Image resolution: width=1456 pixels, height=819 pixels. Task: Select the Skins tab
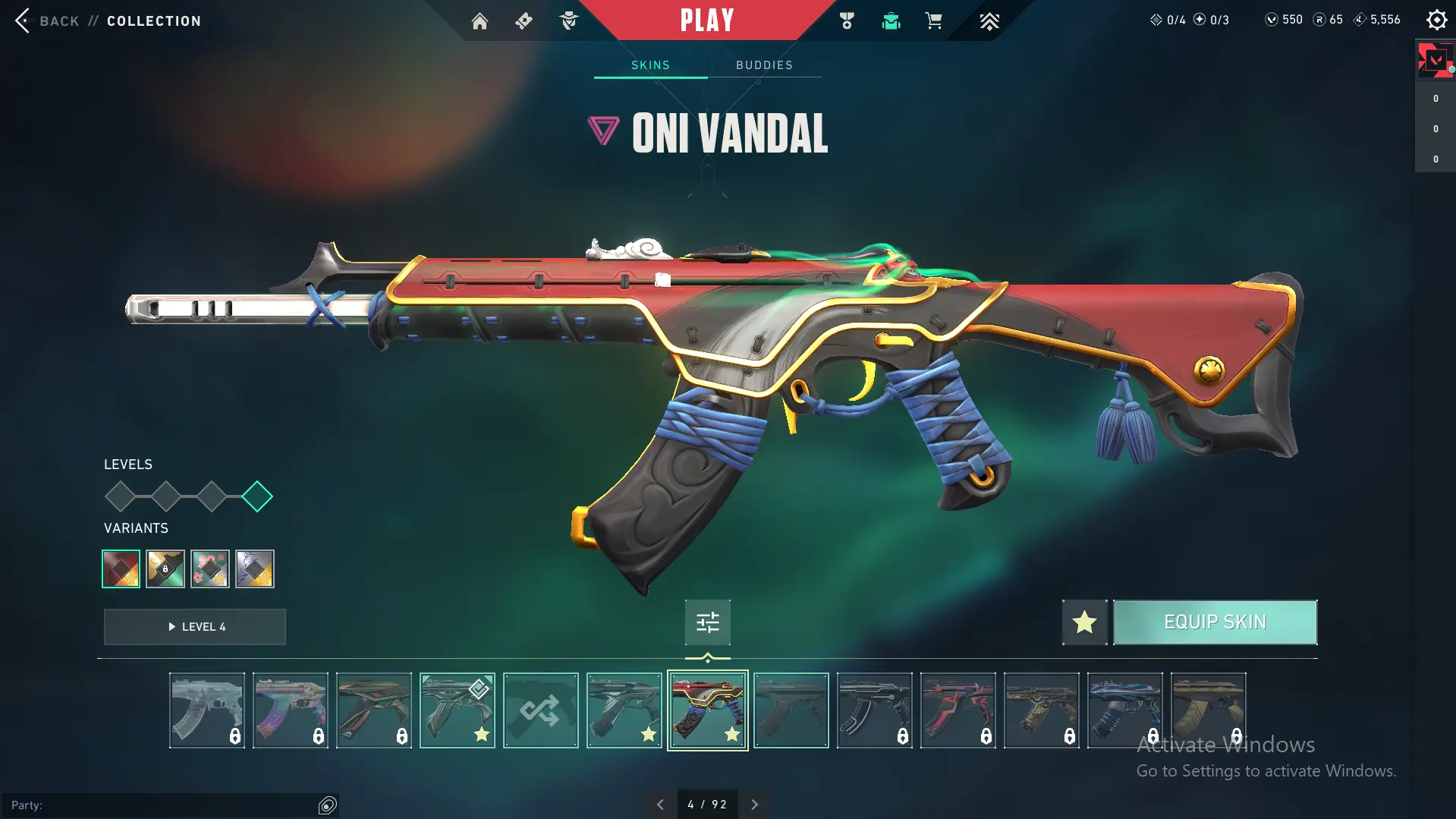point(650,65)
